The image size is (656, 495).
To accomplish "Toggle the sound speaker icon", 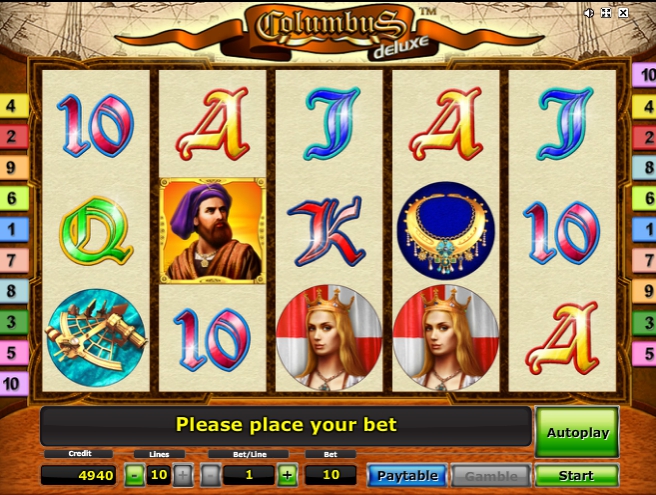I will coord(589,13).
